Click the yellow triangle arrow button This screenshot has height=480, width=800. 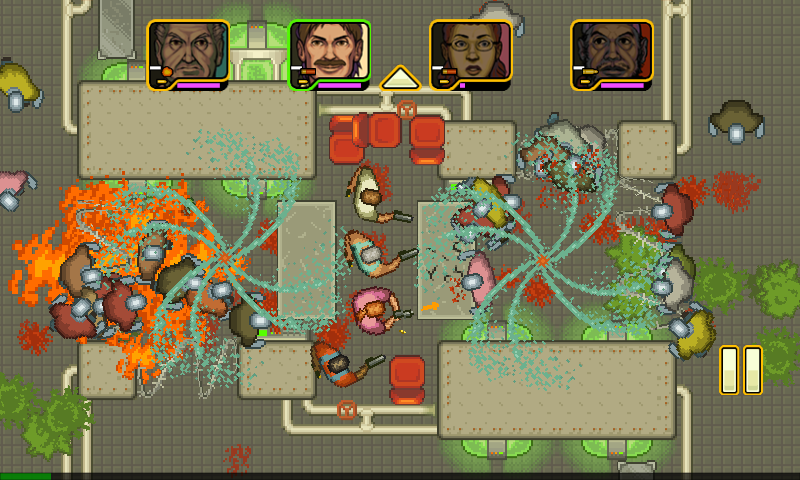click(x=400, y=78)
